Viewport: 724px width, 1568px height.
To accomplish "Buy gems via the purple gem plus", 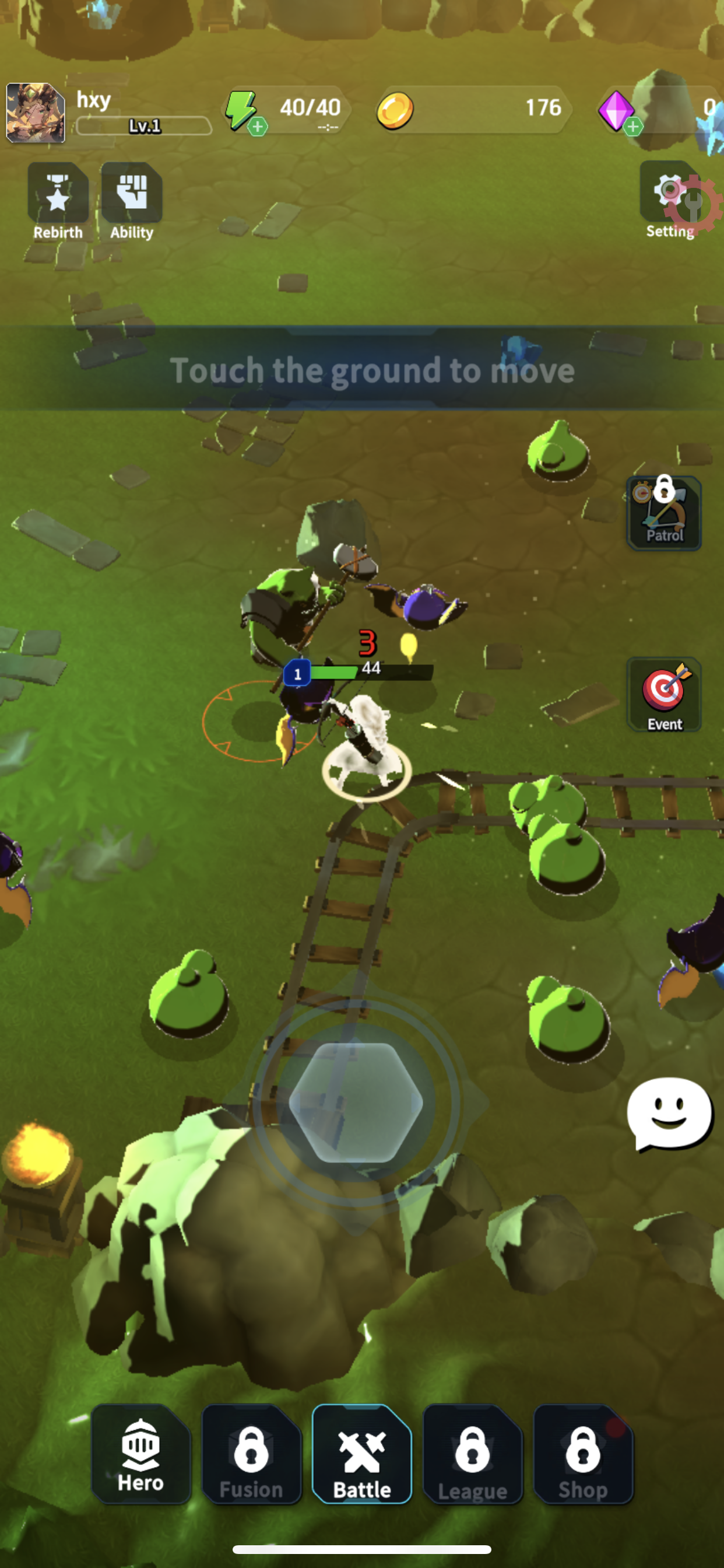I will tap(632, 126).
